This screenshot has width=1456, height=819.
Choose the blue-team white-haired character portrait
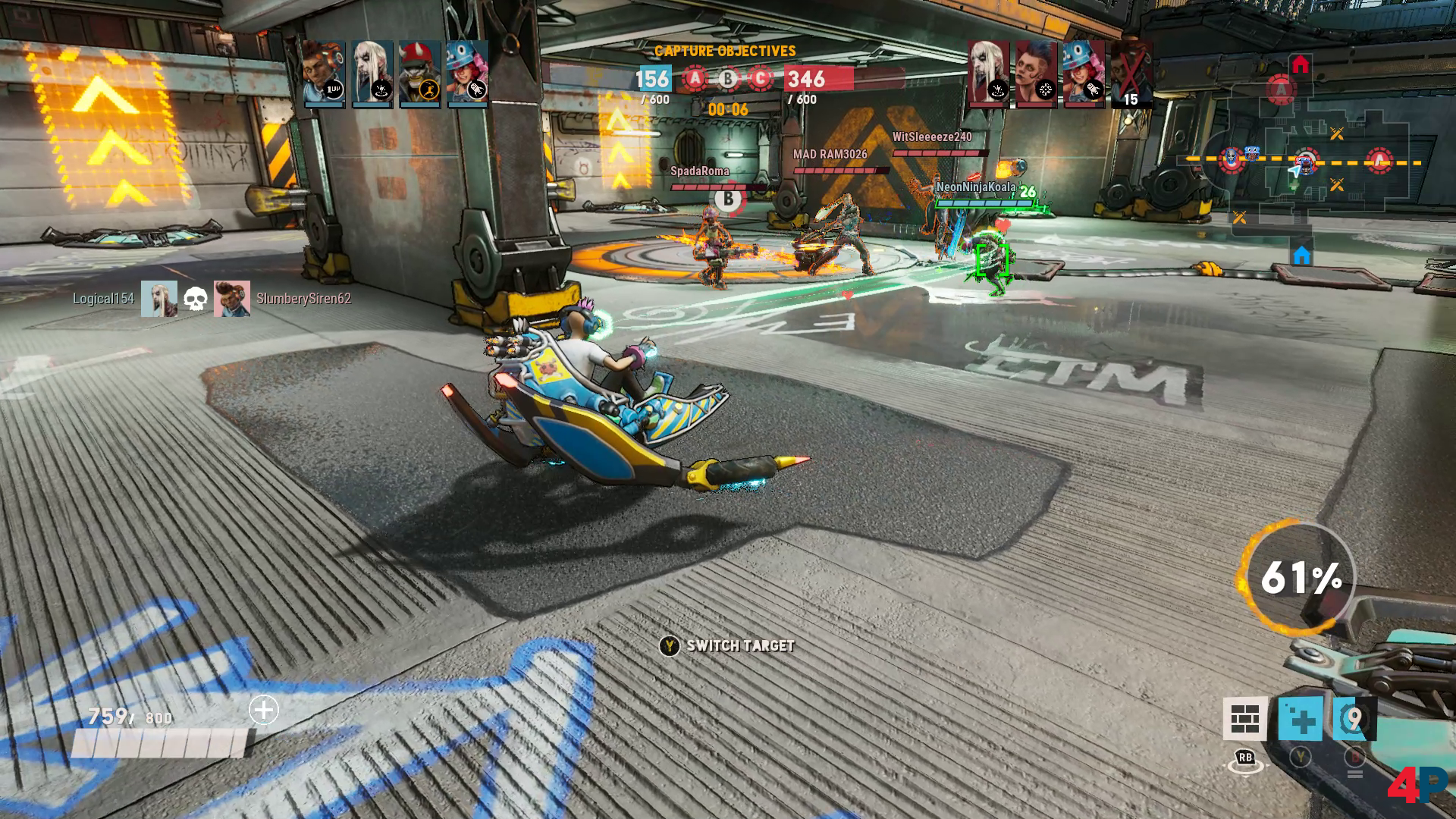coord(372,72)
